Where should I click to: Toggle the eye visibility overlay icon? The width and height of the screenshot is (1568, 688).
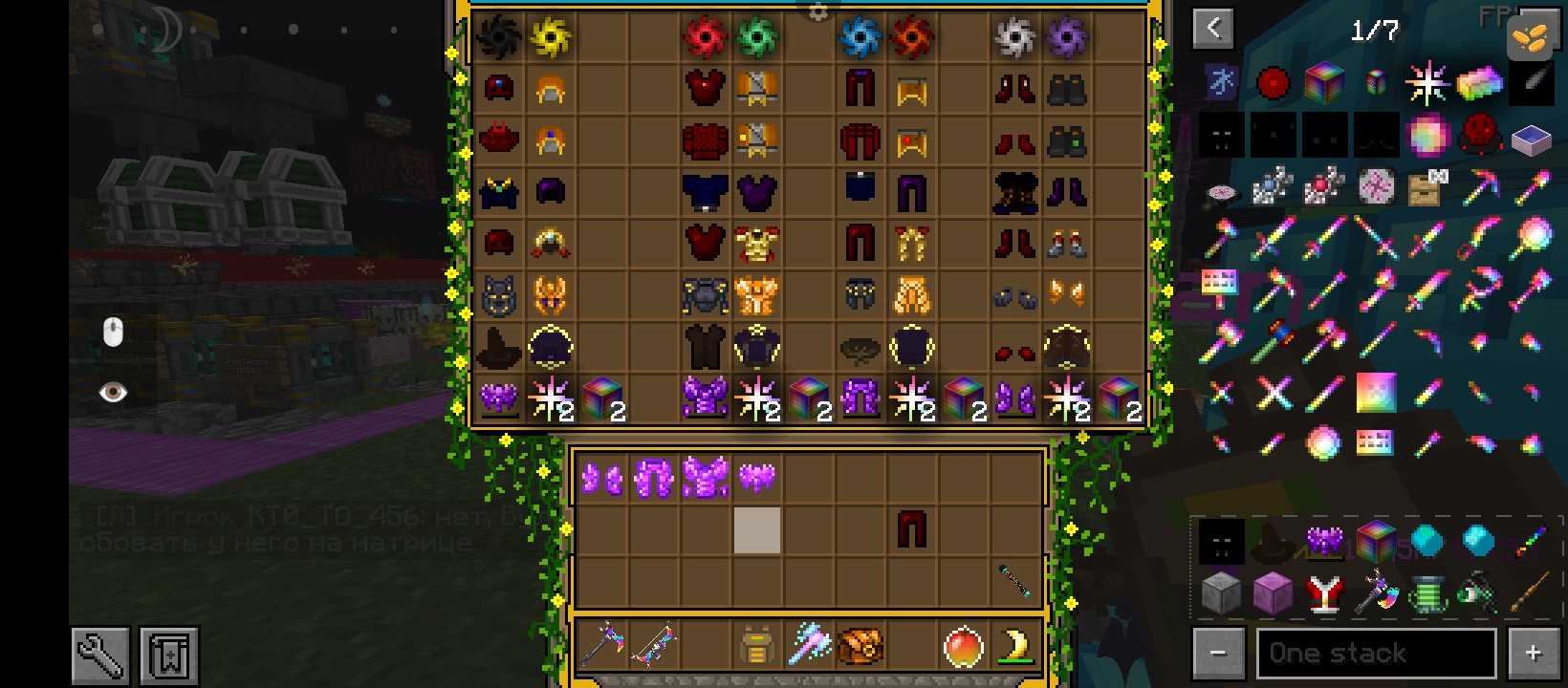click(113, 393)
